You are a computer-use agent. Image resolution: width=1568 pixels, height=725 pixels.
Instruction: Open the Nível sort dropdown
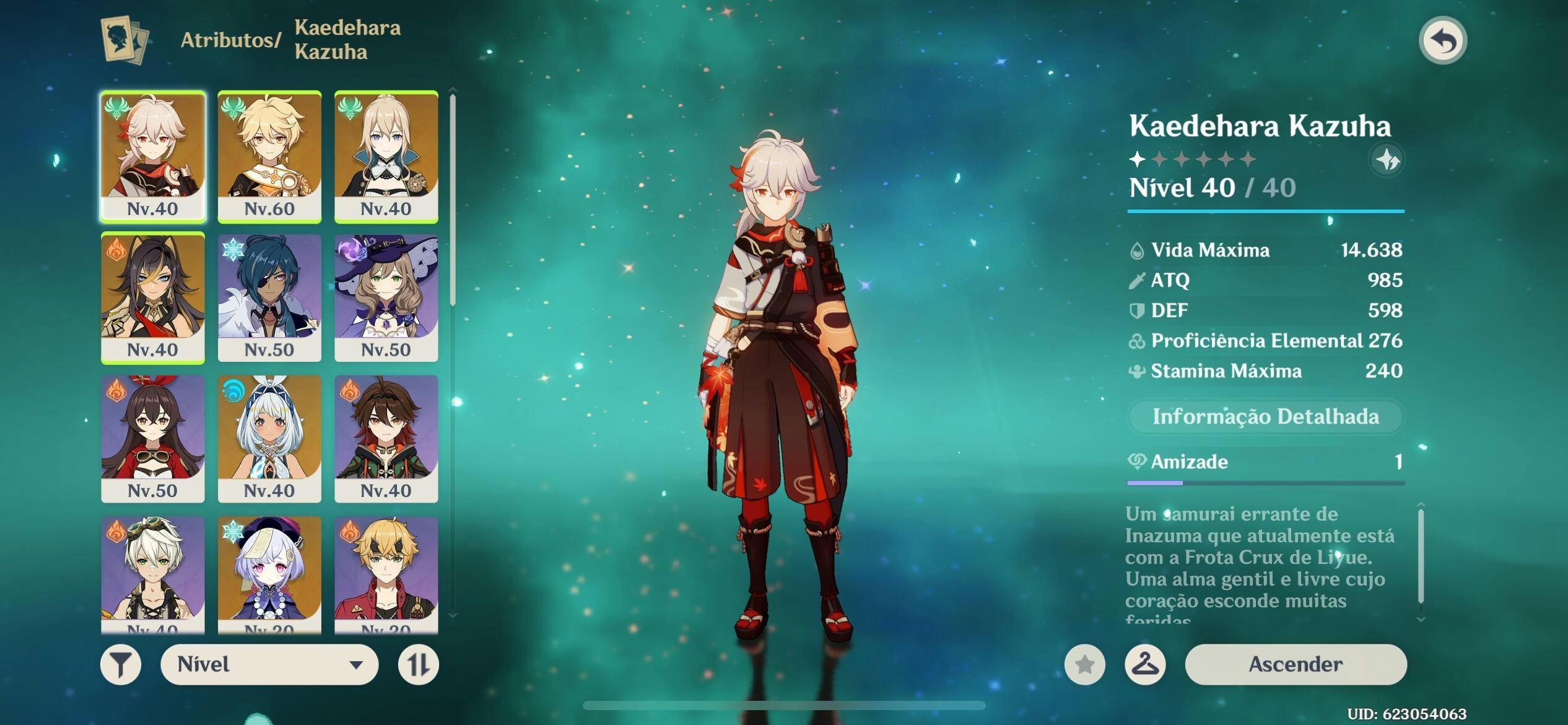(x=269, y=665)
